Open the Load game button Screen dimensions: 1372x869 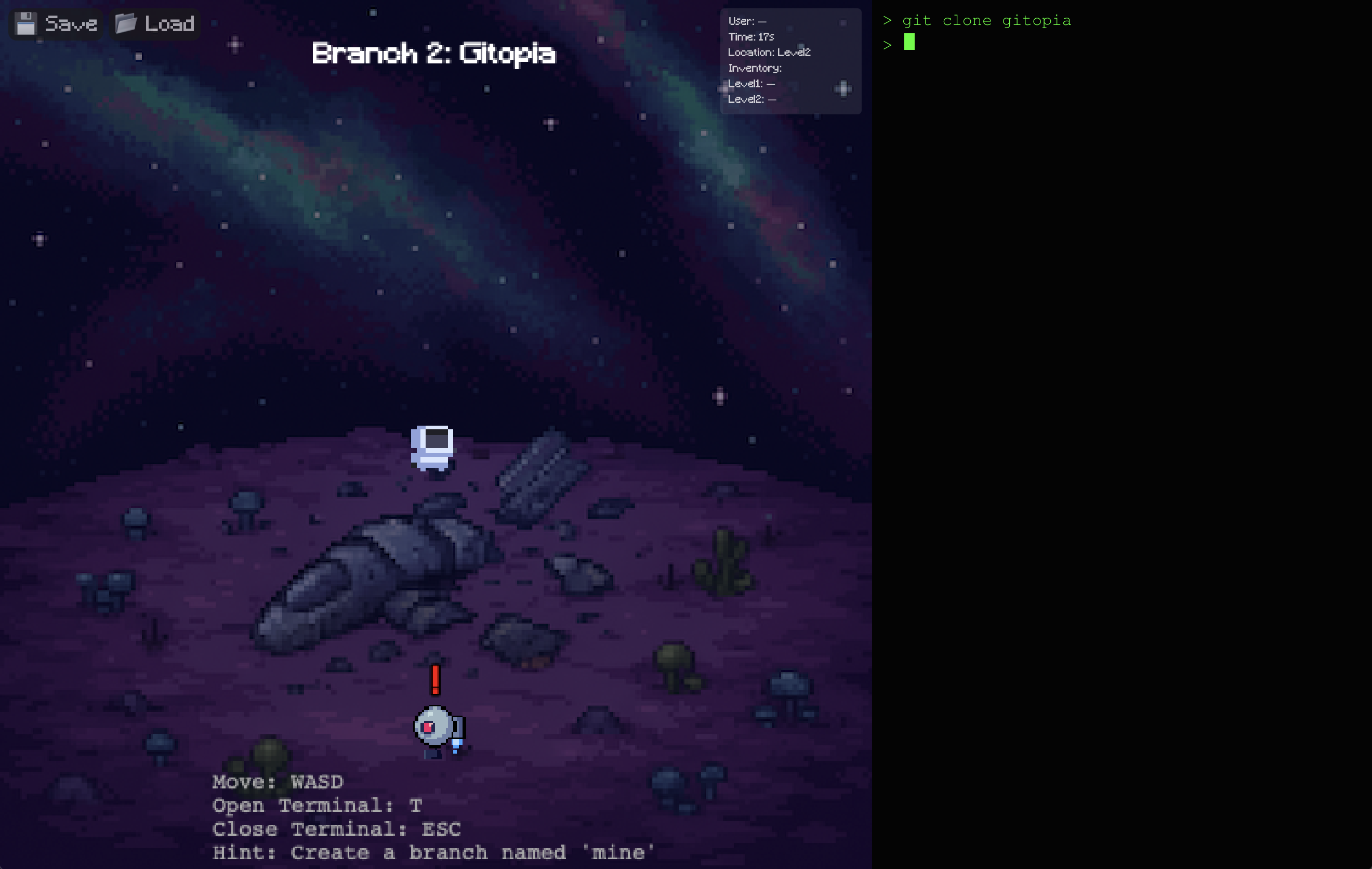pos(154,24)
